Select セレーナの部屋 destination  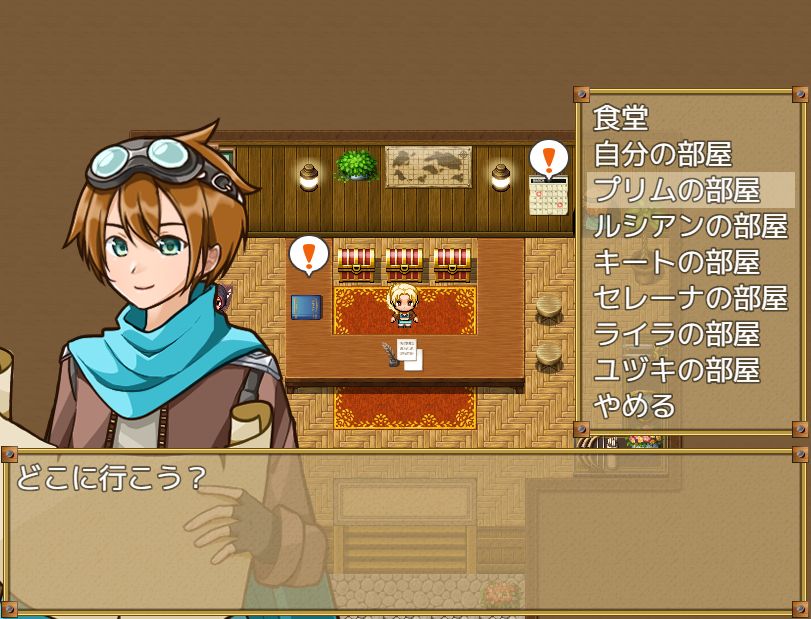tap(690, 298)
